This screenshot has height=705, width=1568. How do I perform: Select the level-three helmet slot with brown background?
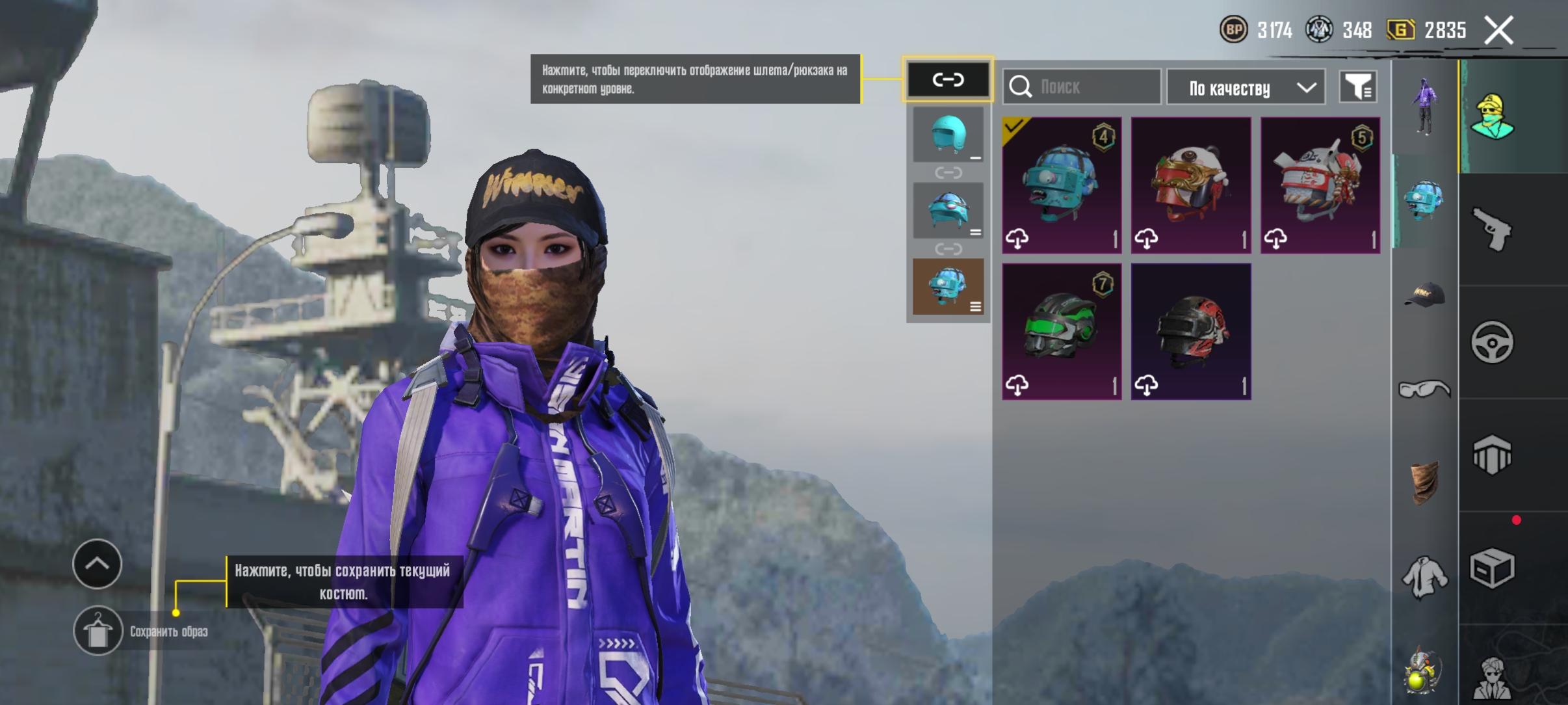(948, 287)
